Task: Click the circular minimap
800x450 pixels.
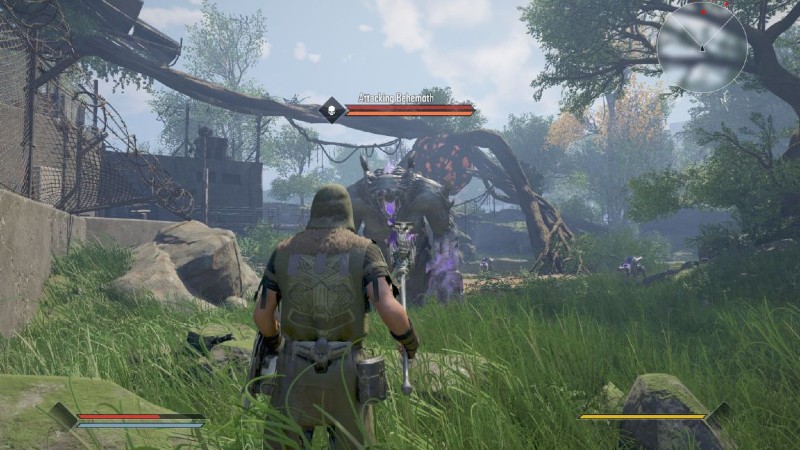Action: pos(702,47)
